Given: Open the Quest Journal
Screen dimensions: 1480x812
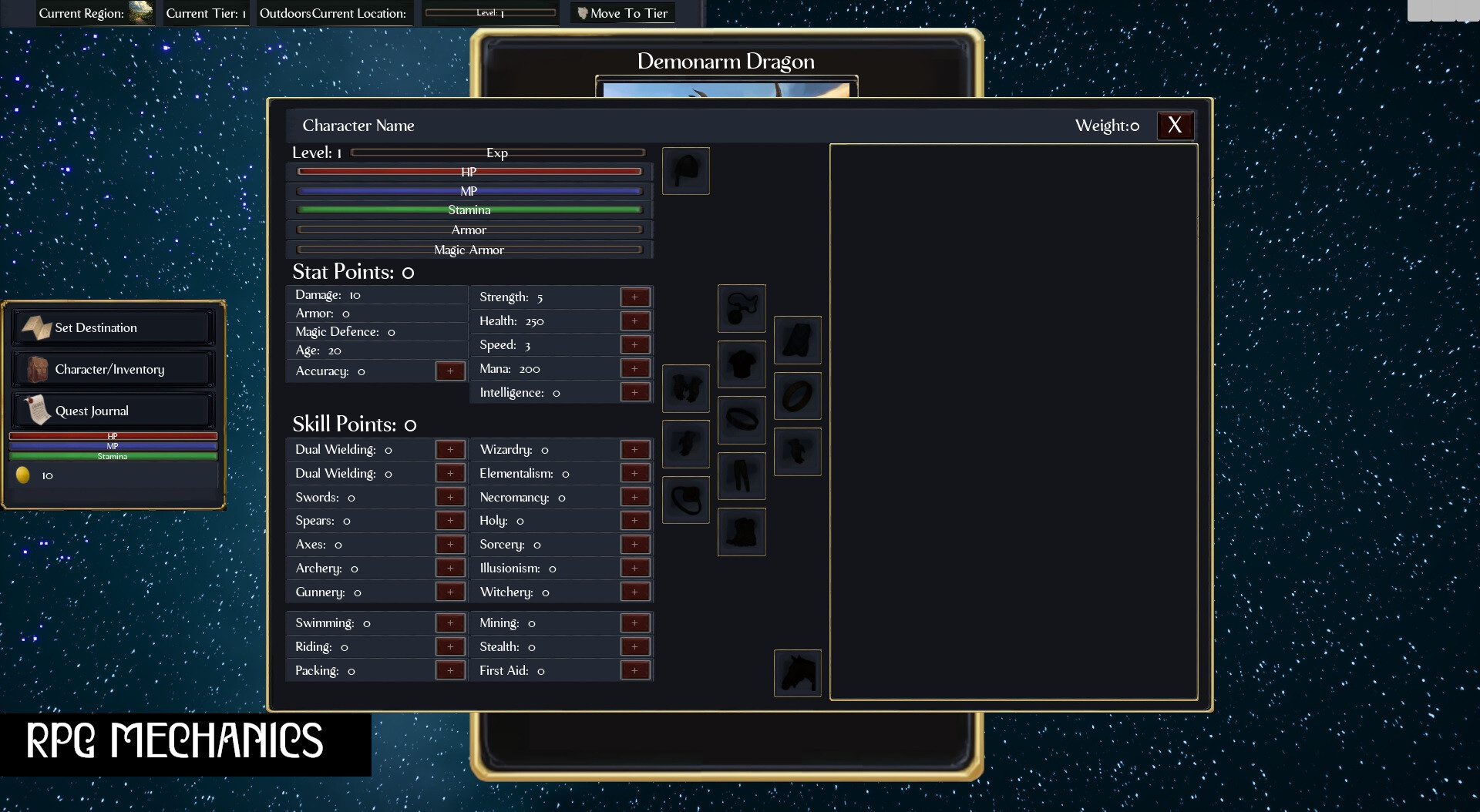Looking at the screenshot, I should (x=112, y=410).
